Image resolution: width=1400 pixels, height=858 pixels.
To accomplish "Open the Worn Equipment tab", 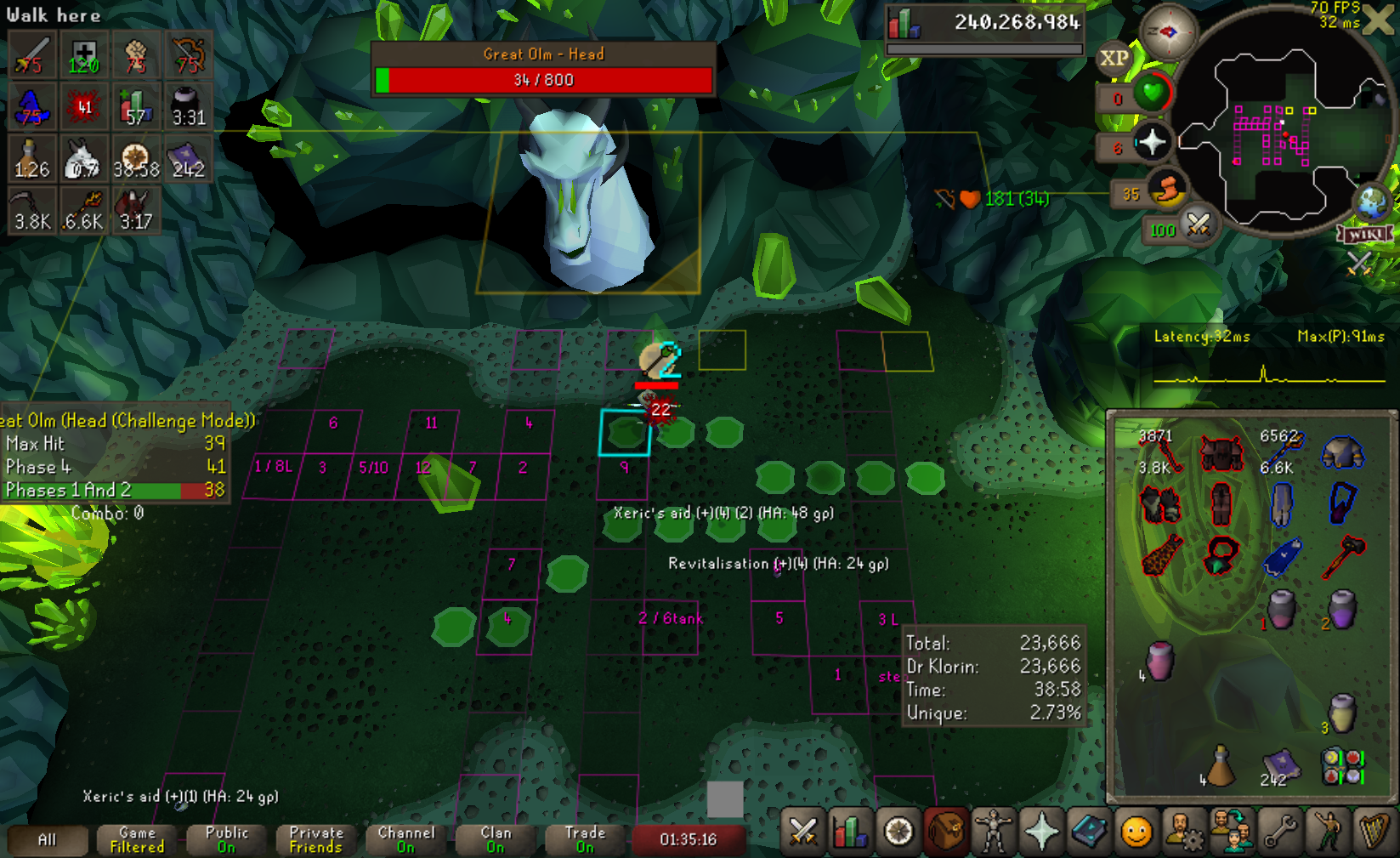I will 994,832.
